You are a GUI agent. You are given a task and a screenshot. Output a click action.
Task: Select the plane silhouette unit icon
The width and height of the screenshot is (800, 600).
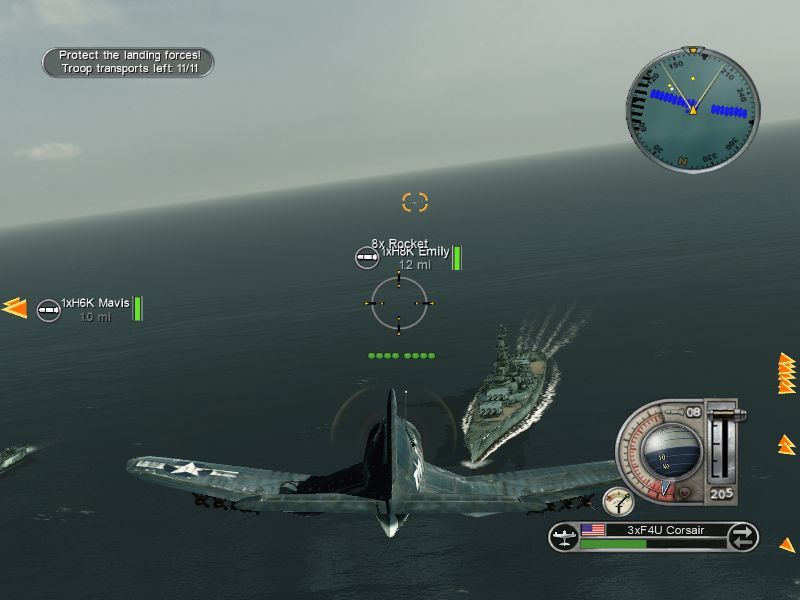(x=564, y=537)
